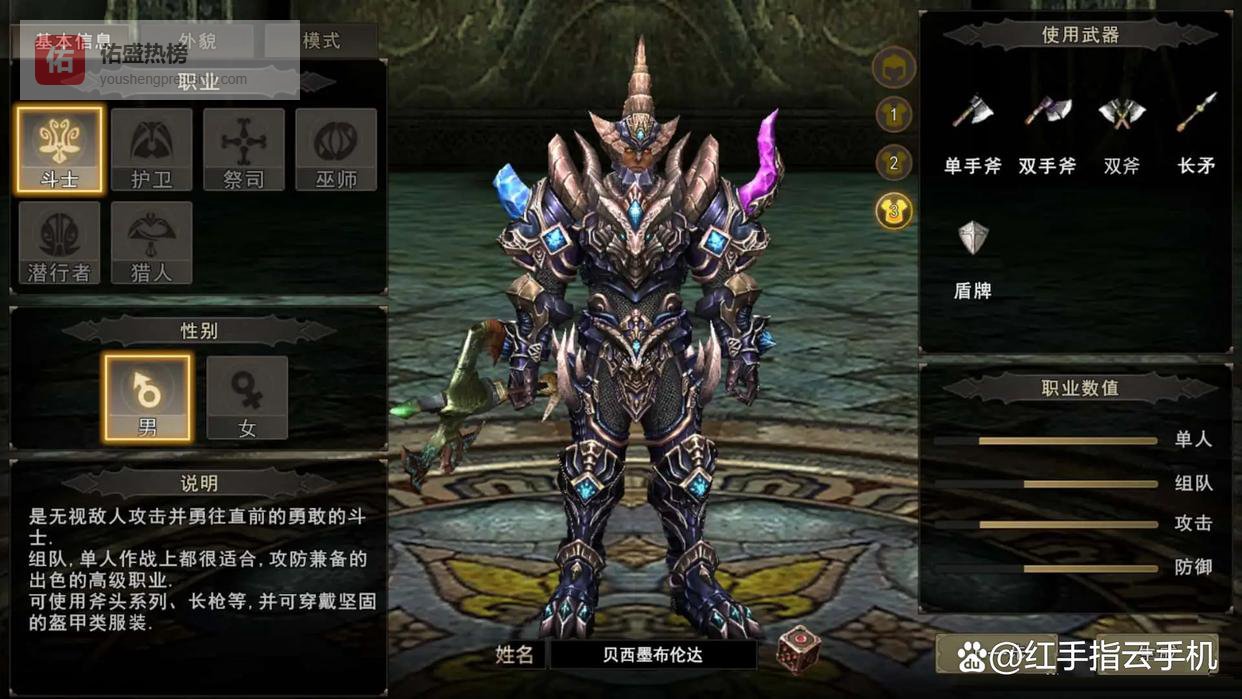This screenshot has height=699, width=1242.
Task: Click the 双手斧 two-handed axe icon
Action: (x=1047, y=112)
